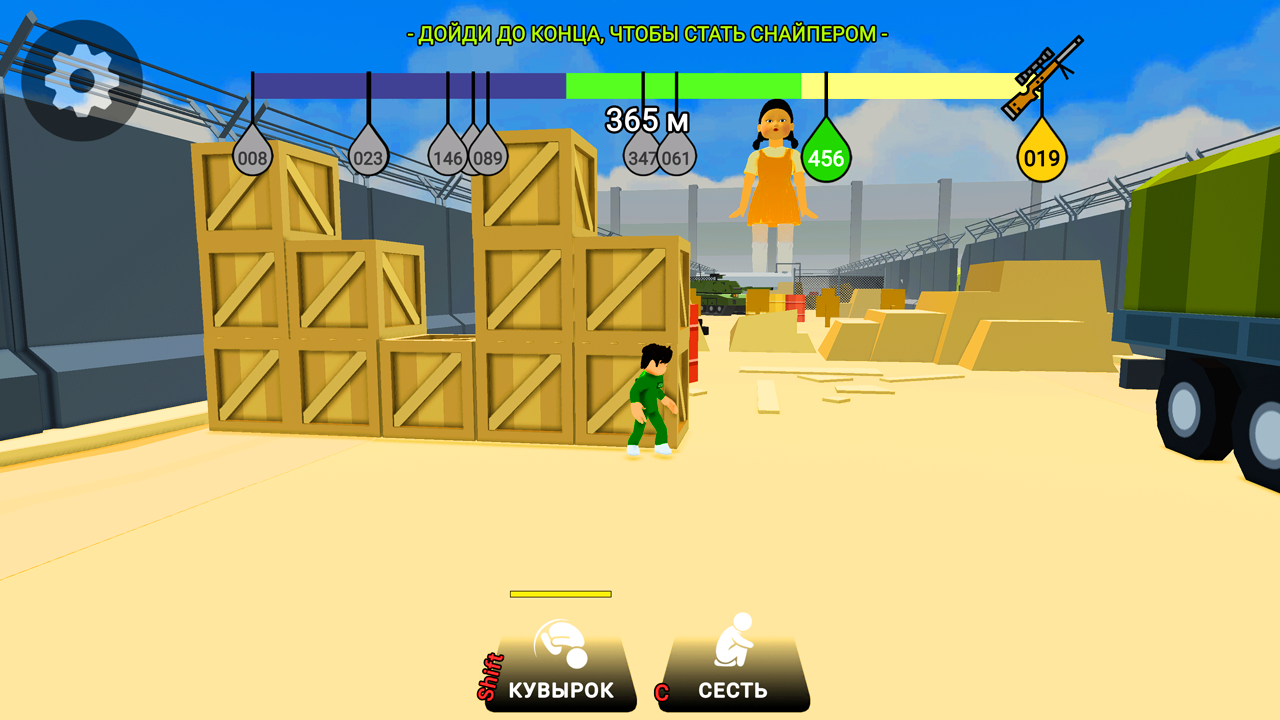Click the yellow stamina bar

point(558,594)
